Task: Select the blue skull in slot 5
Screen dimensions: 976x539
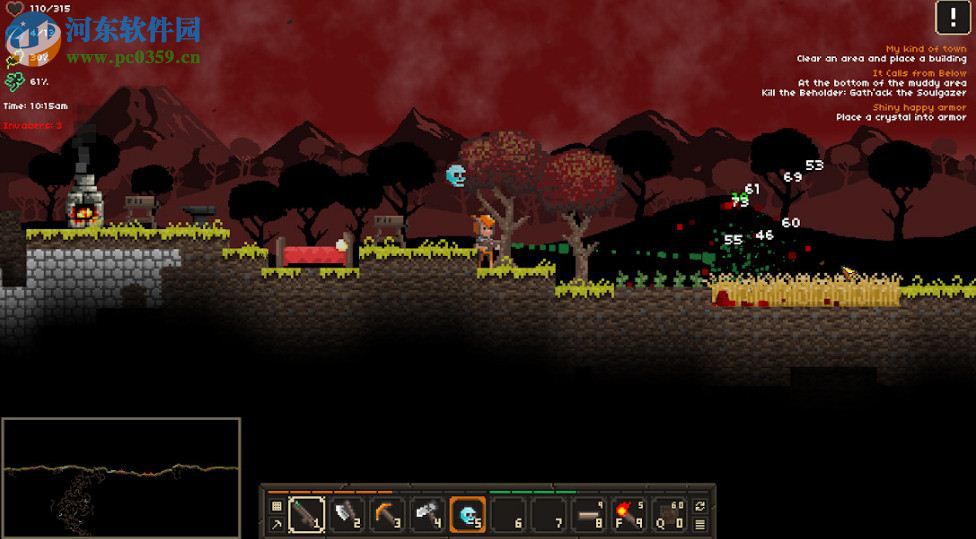Action: tap(467, 515)
